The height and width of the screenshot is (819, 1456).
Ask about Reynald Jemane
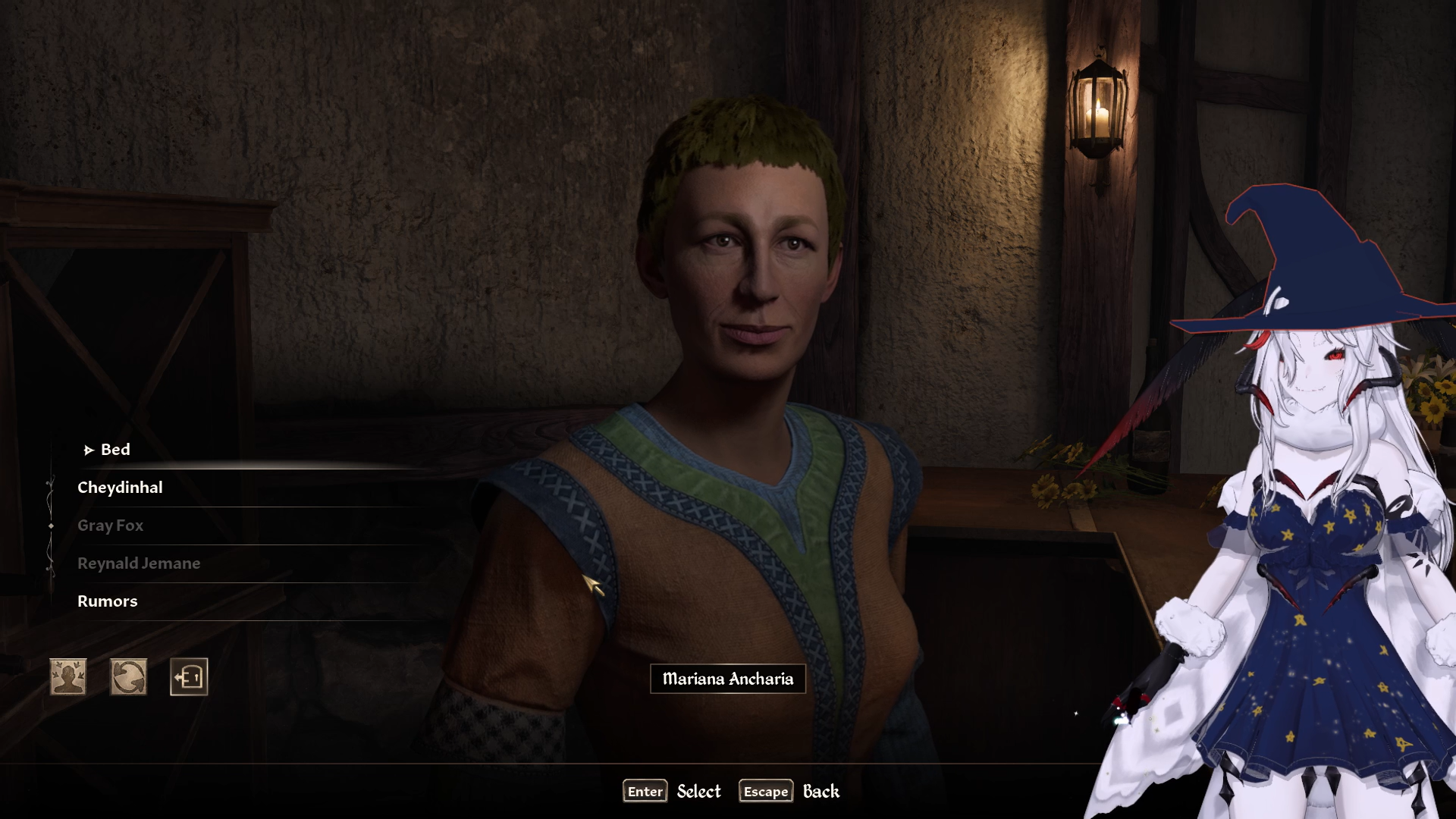(139, 563)
